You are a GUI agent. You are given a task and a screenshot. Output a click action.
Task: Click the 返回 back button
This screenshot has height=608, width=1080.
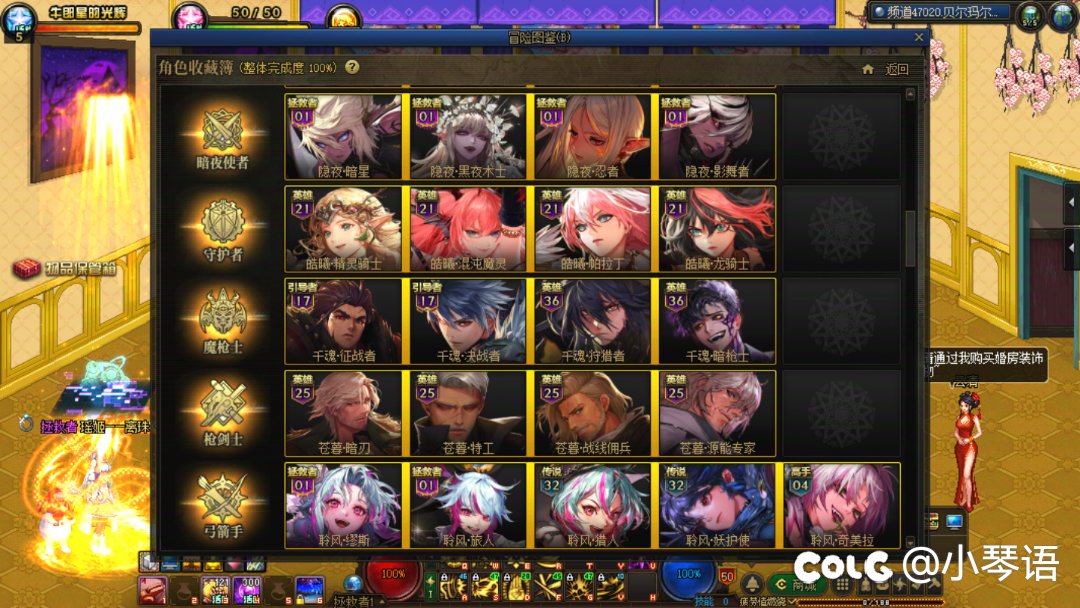[x=896, y=69]
